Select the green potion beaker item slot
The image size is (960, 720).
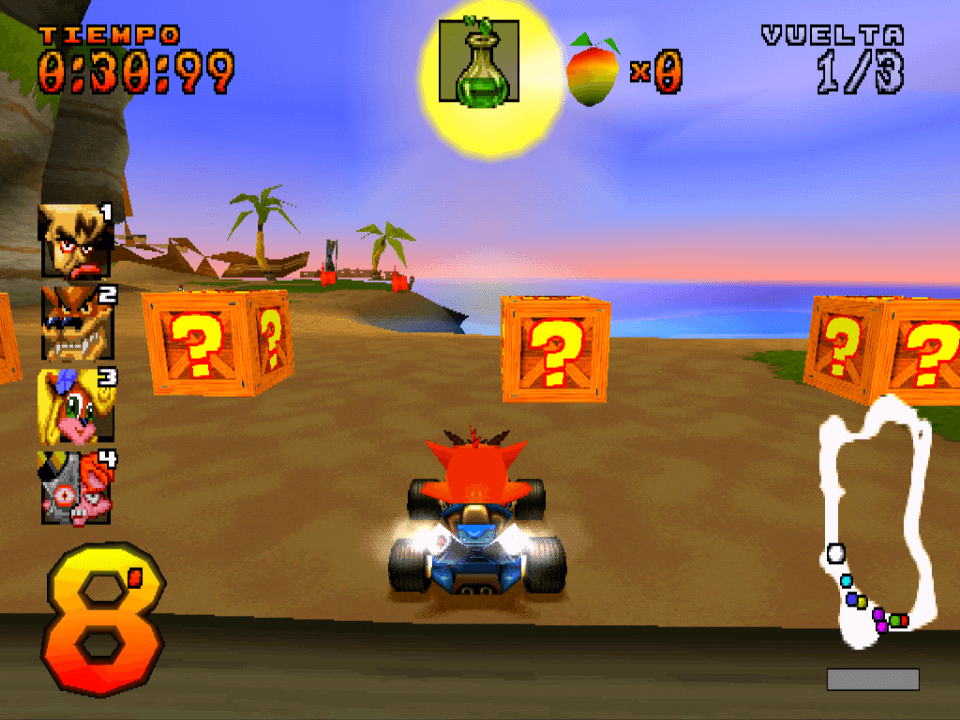pyautogui.click(x=478, y=66)
